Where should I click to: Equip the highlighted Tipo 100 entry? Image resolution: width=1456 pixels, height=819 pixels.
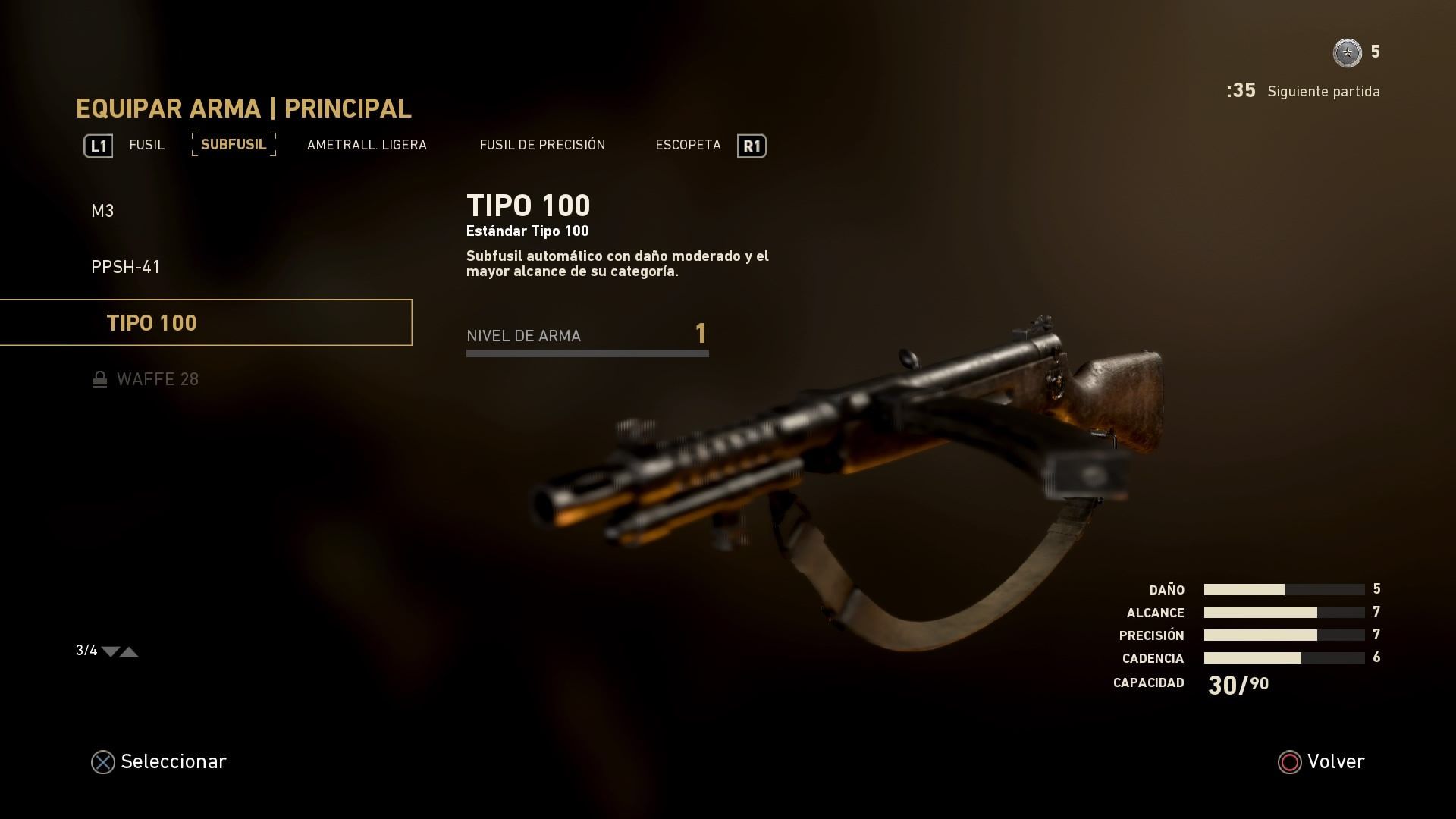tap(152, 323)
